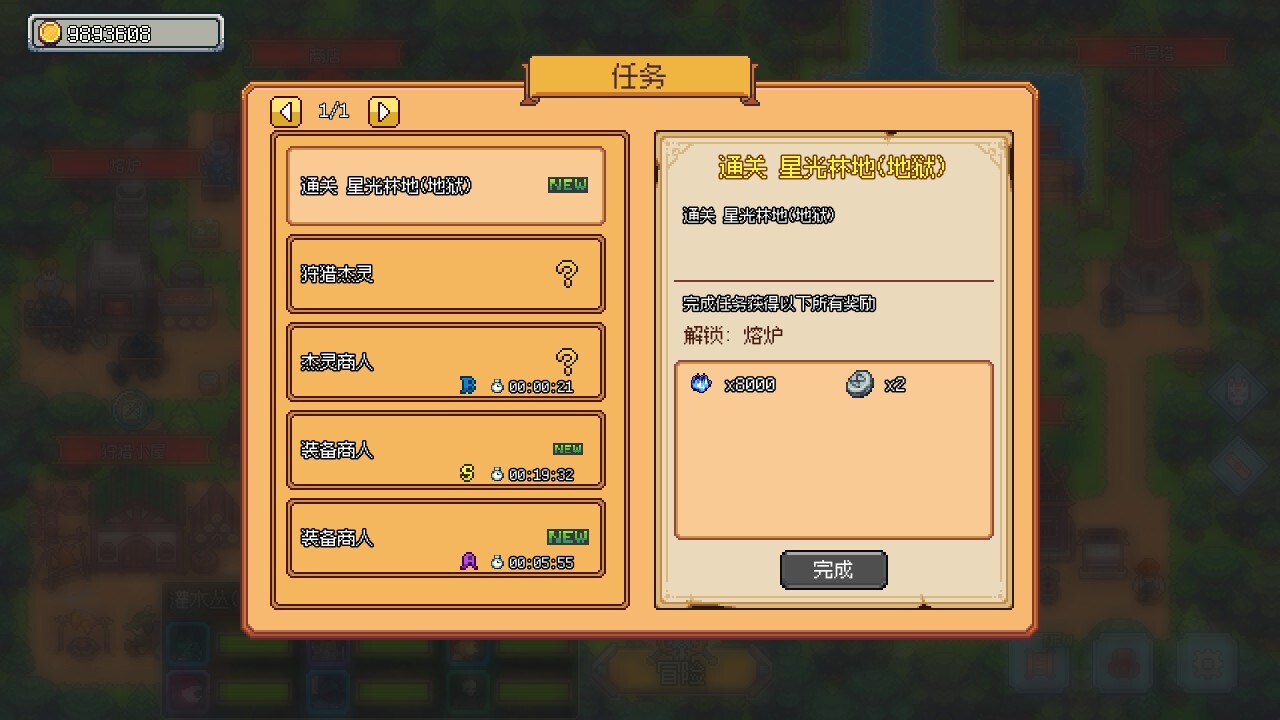Click the yellow coin icon on the first 装备商人 quest

click(x=466, y=473)
